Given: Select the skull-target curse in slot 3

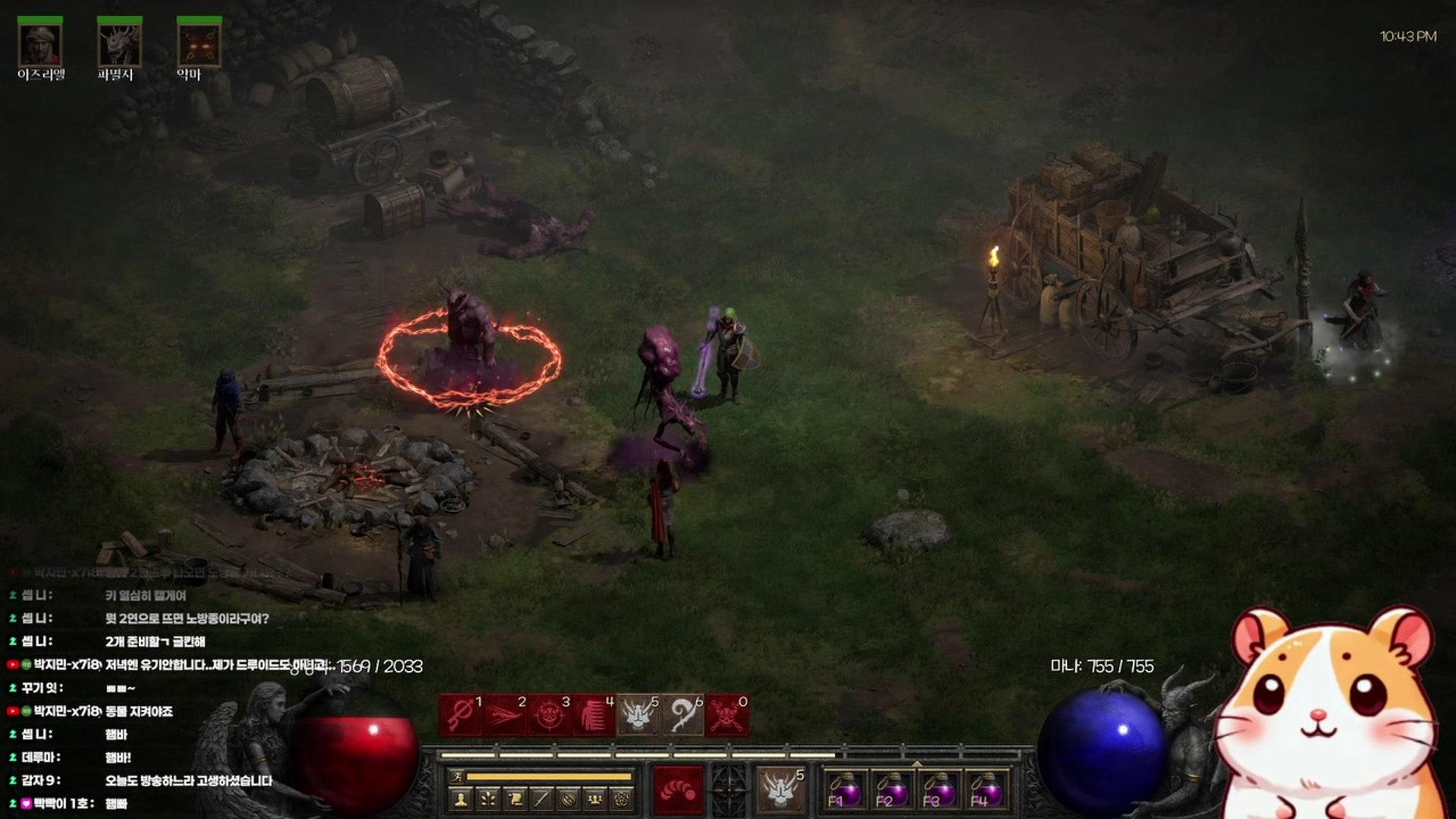Looking at the screenshot, I should point(549,715).
